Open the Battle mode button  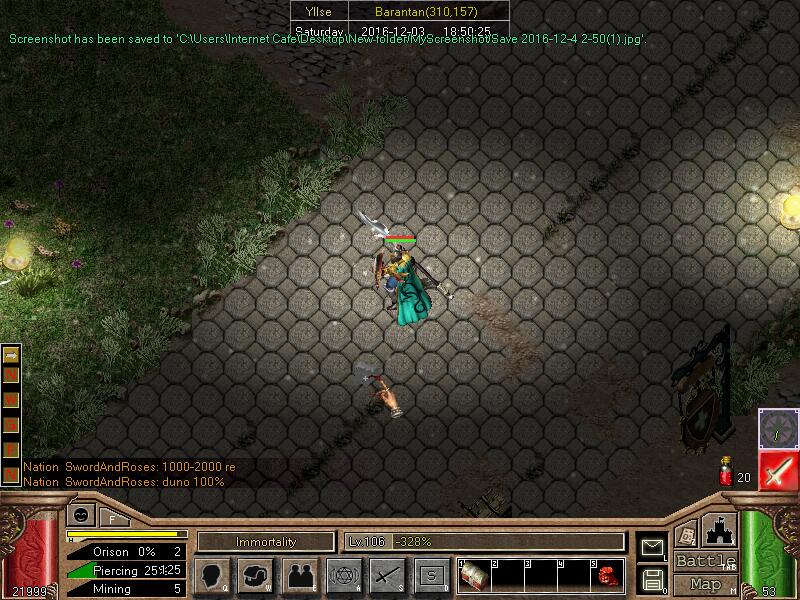[705, 561]
